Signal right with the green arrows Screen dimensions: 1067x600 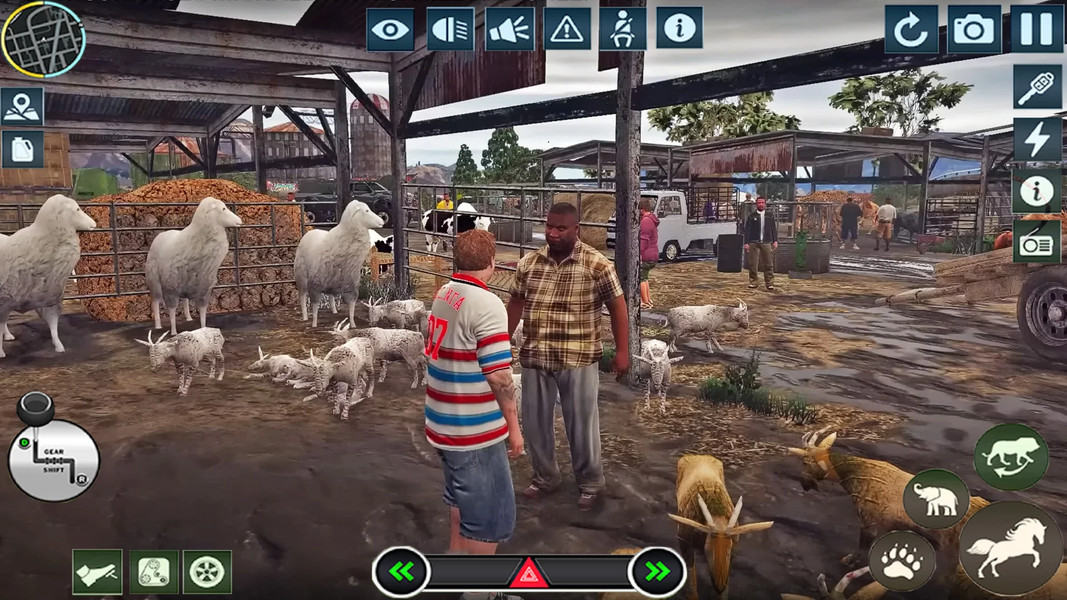click(x=657, y=572)
